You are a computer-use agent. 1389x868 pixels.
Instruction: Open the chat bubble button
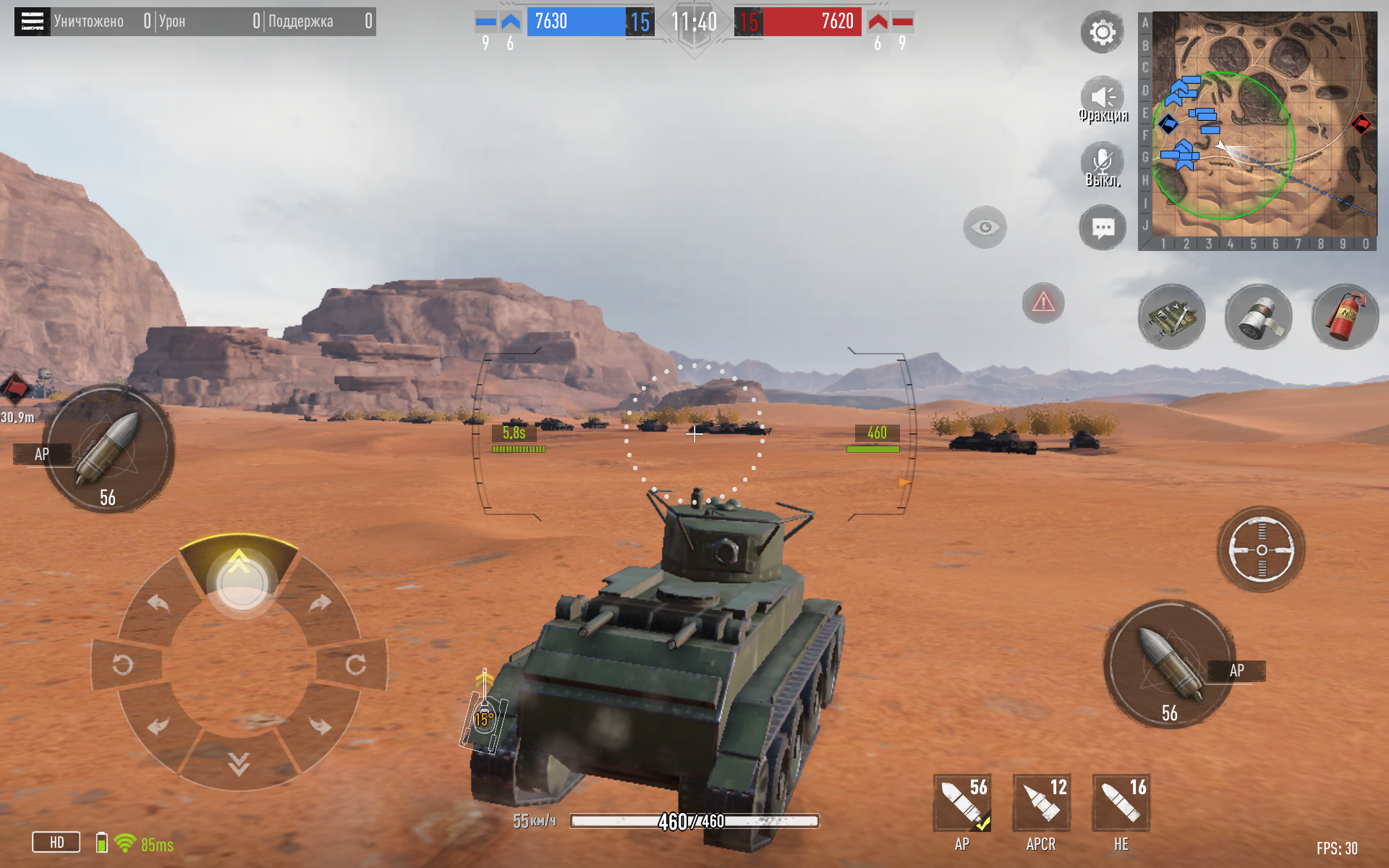coord(1103,229)
